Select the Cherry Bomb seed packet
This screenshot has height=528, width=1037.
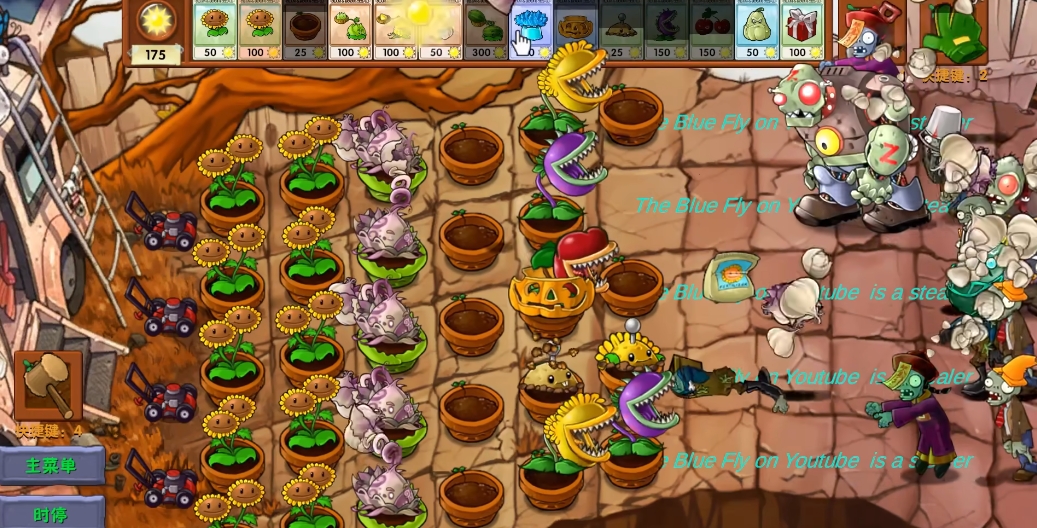pyautogui.click(x=711, y=30)
